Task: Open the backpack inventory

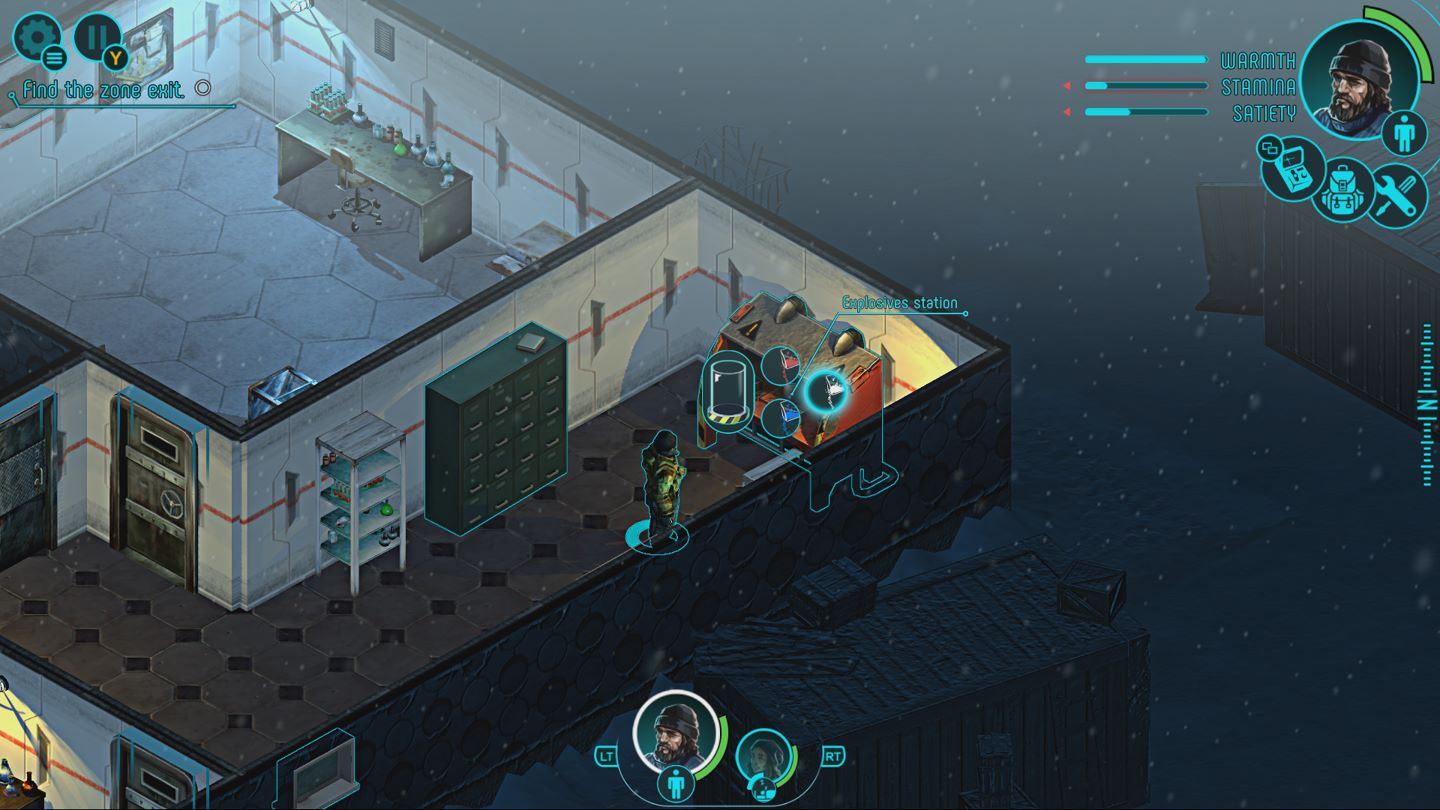Action: (x=1344, y=190)
